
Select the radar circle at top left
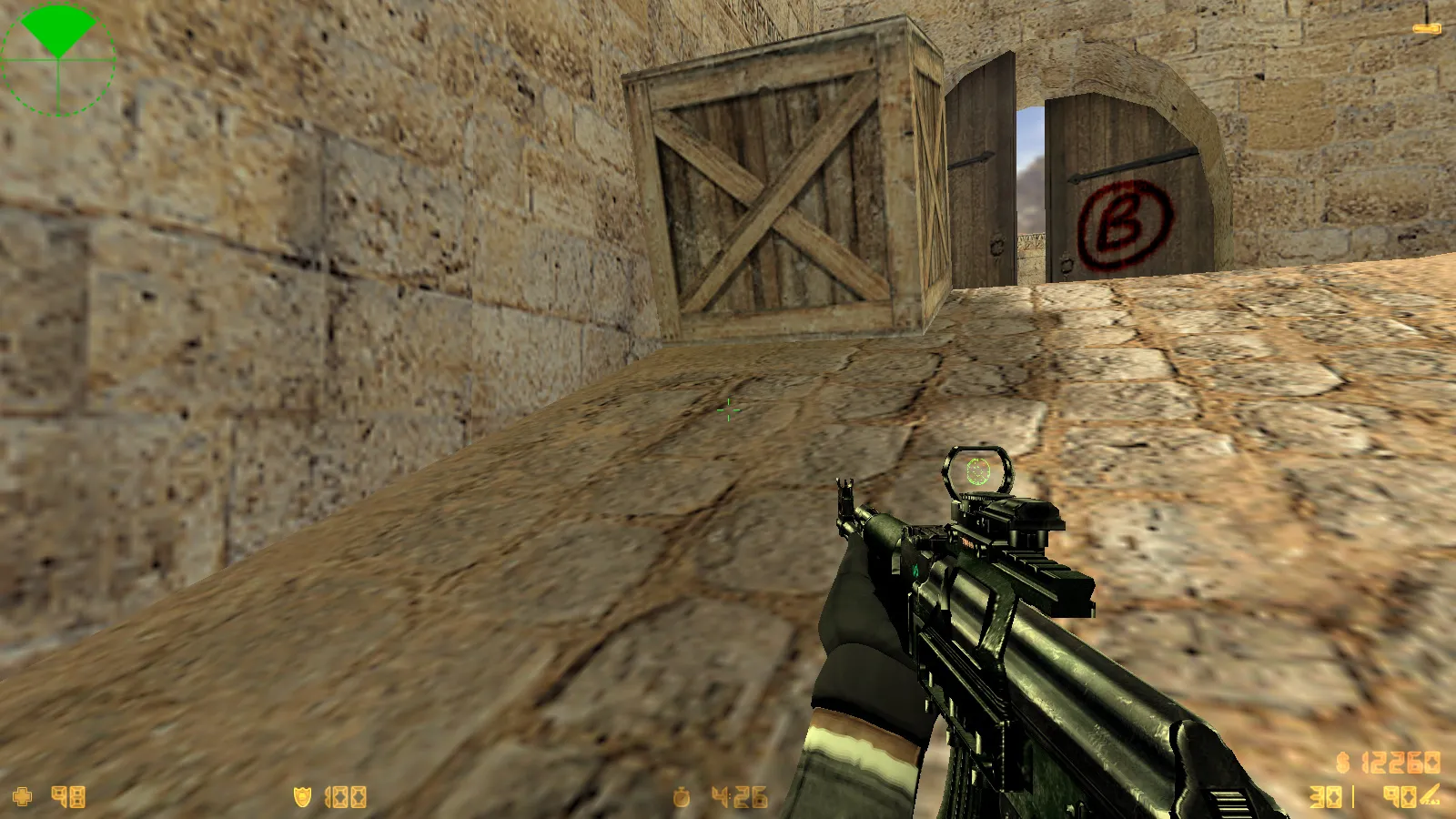[58, 58]
